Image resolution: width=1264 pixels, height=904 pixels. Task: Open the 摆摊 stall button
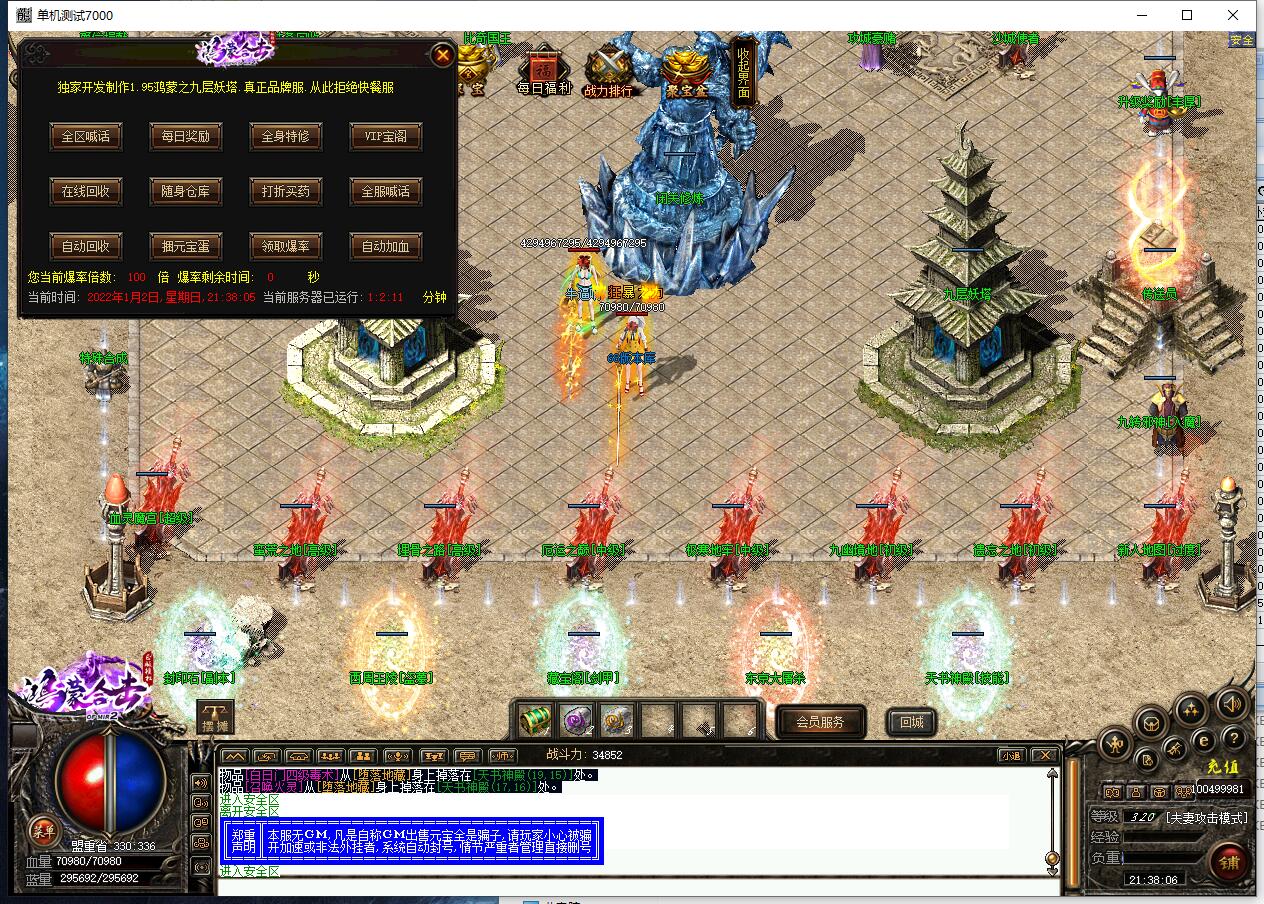pos(215,718)
